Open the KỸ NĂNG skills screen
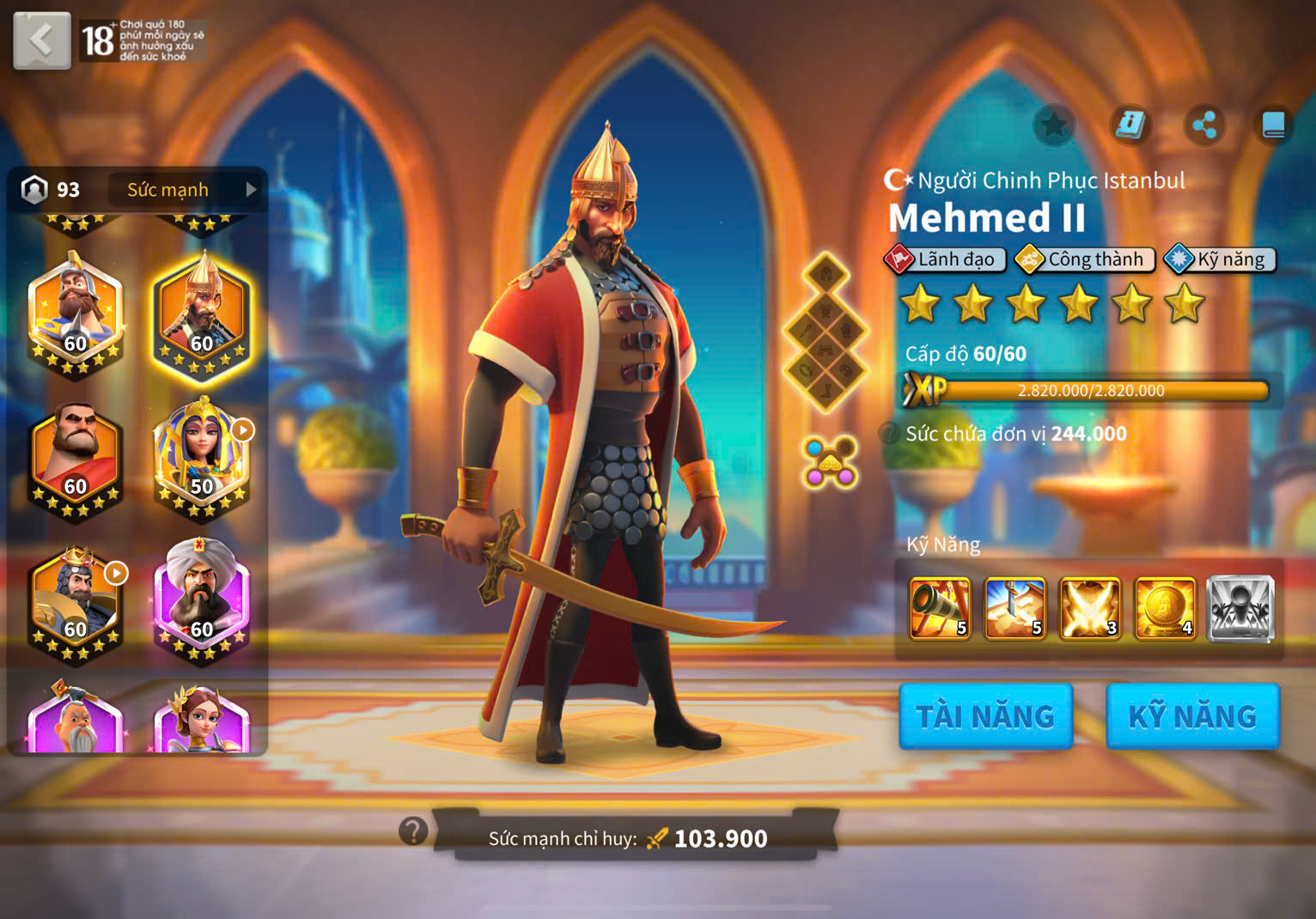This screenshot has height=919, width=1316. coord(1192,716)
